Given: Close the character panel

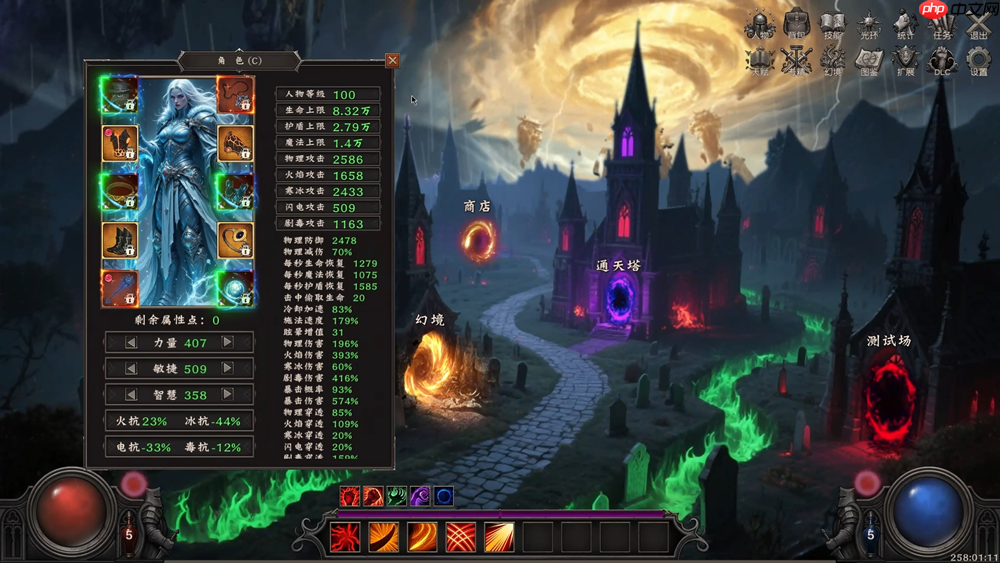Looking at the screenshot, I should [392, 60].
